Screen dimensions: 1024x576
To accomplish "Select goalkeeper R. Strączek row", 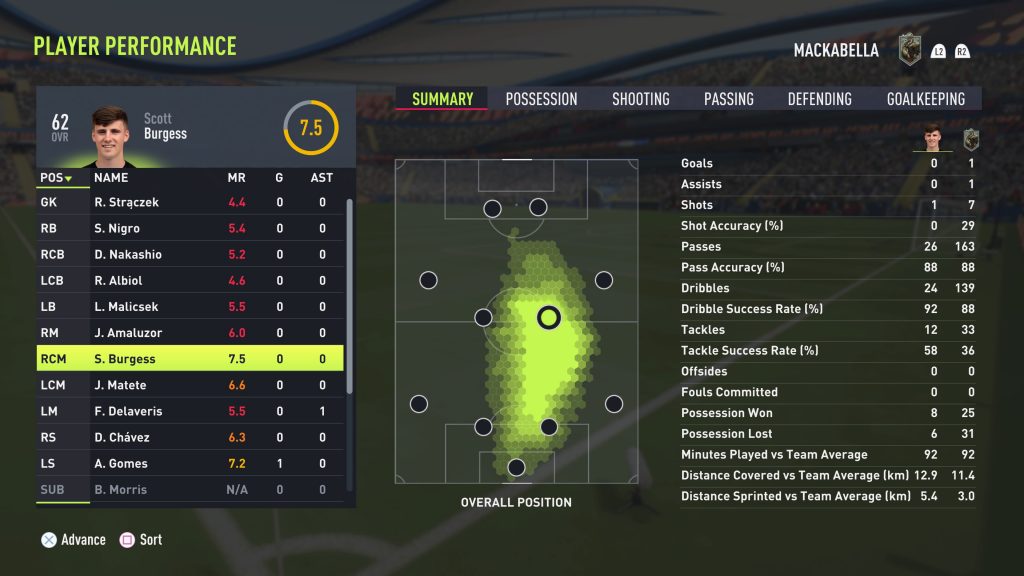I will pos(190,202).
